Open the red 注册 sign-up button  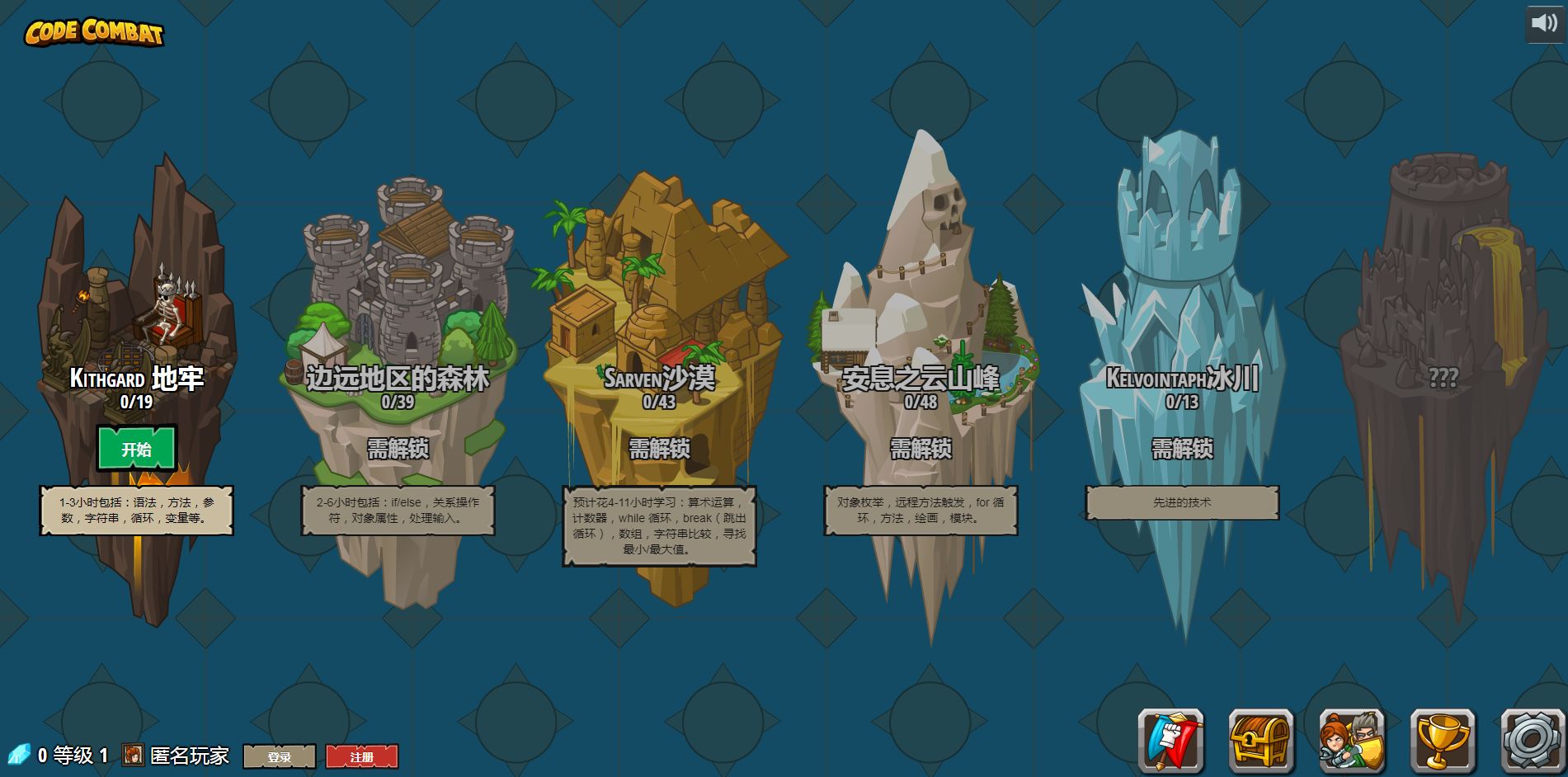pos(361,756)
